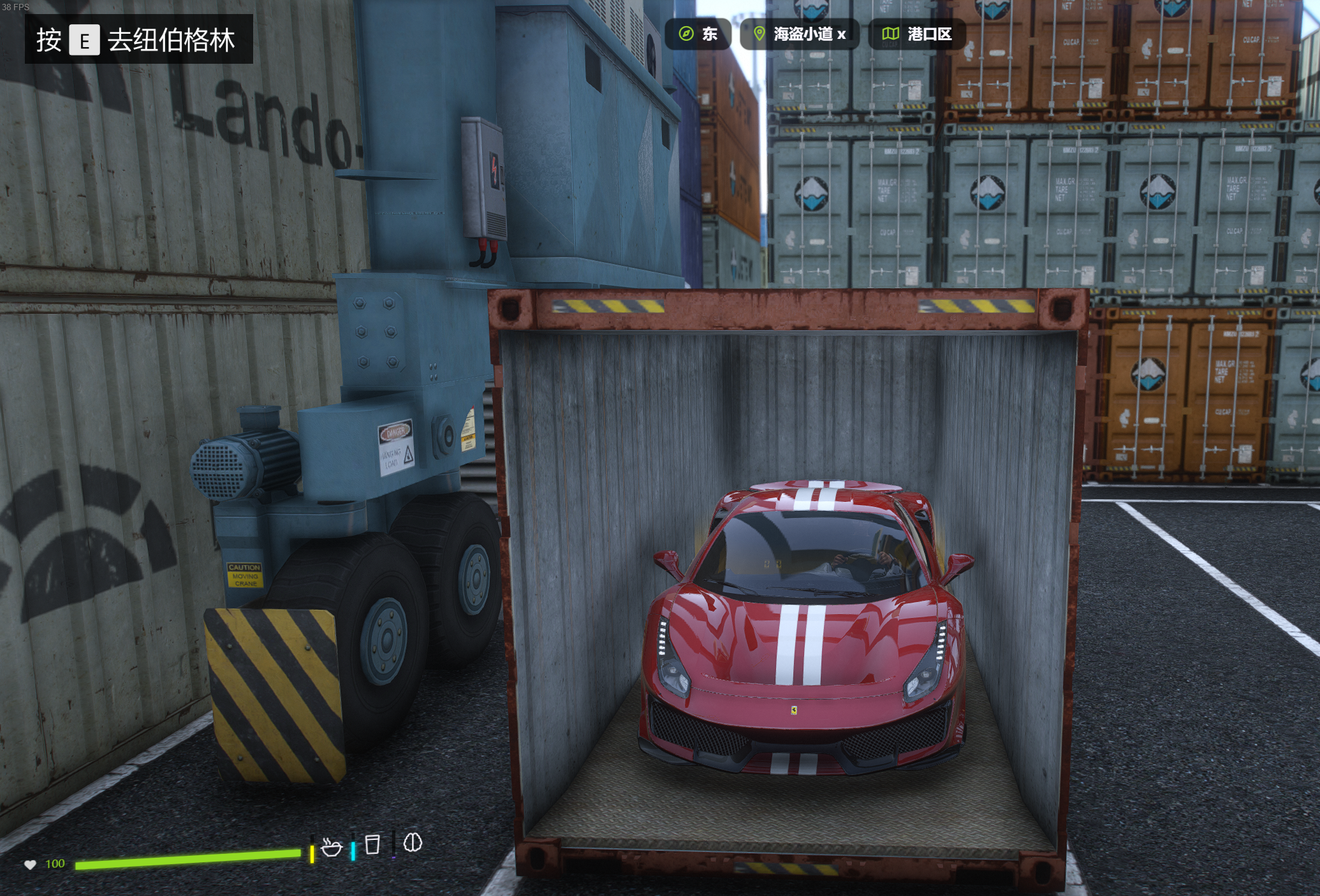Click the brain stress status icon

coord(413,843)
